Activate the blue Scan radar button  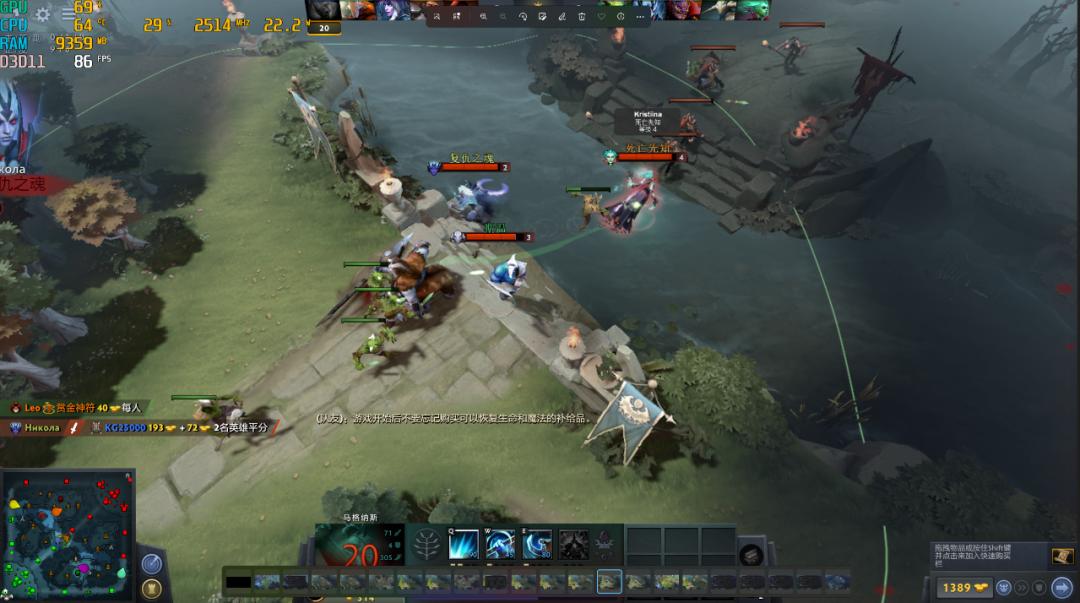[x=151, y=564]
